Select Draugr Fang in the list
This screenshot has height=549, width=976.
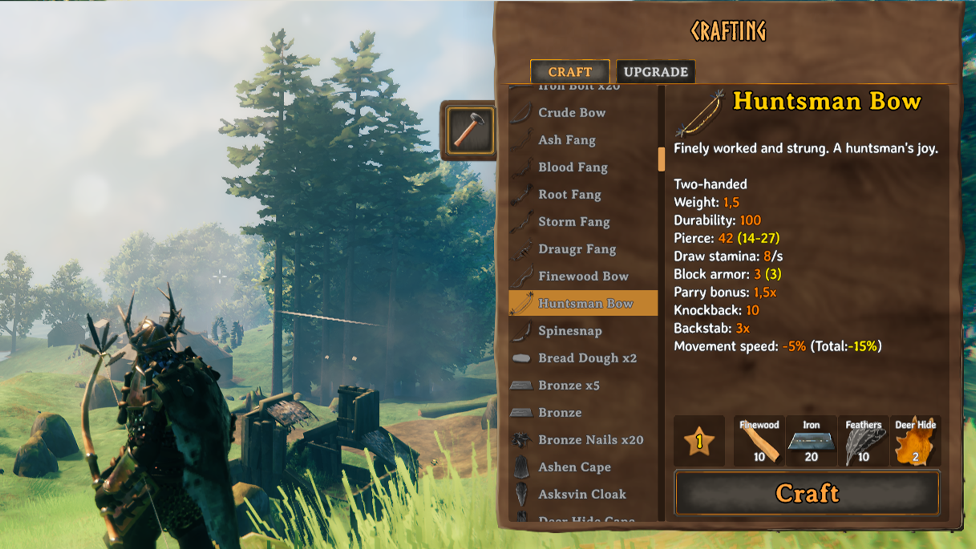(x=577, y=249)
